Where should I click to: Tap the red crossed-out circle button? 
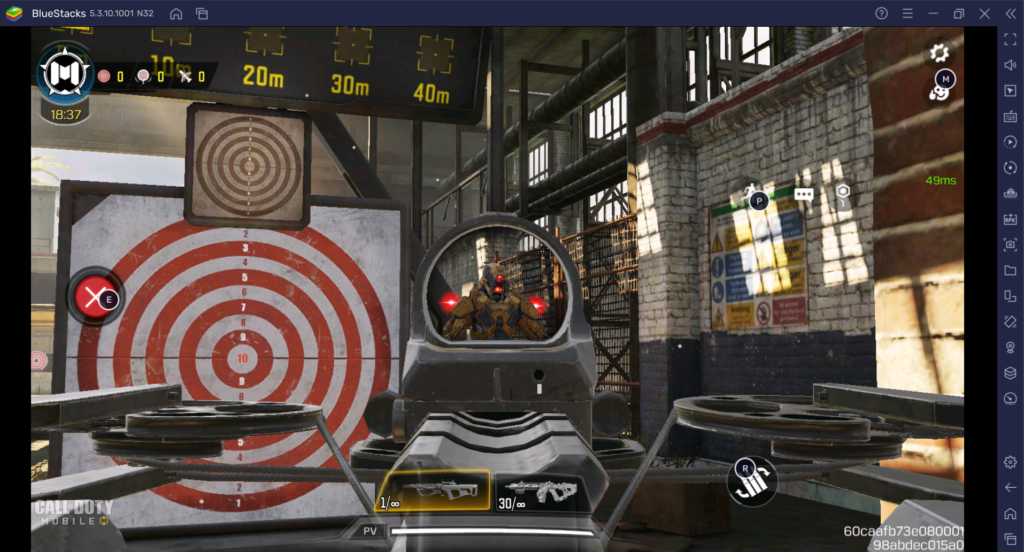coord(94,297)
